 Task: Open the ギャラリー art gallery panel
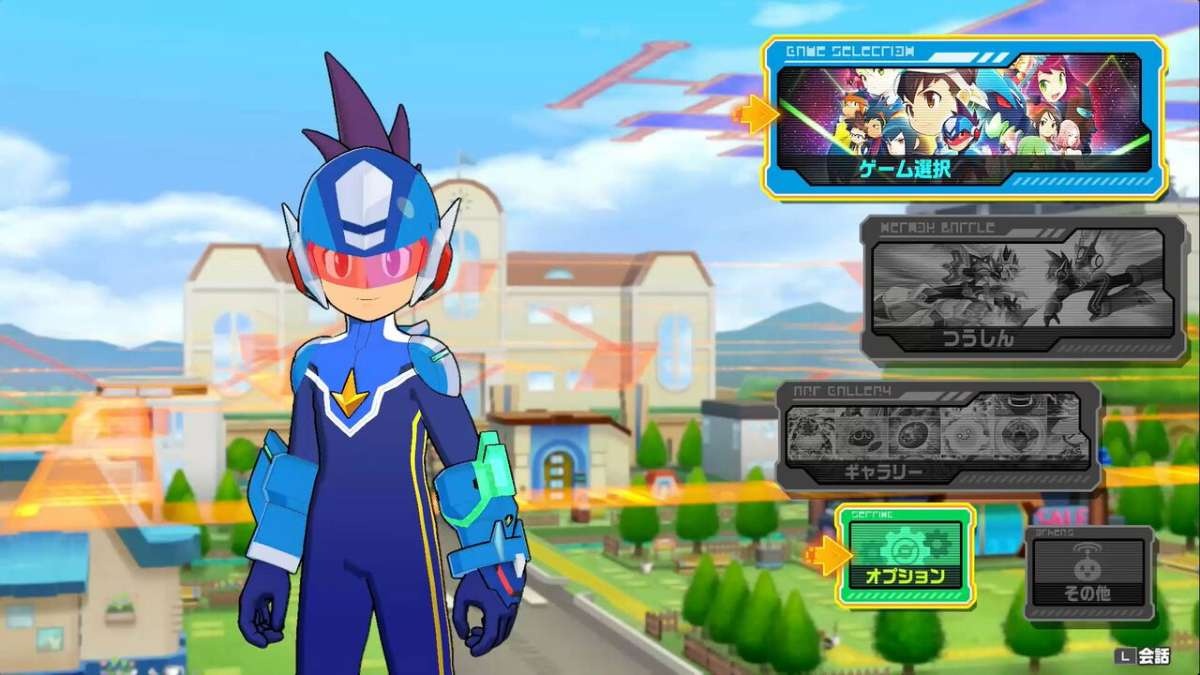938,437
